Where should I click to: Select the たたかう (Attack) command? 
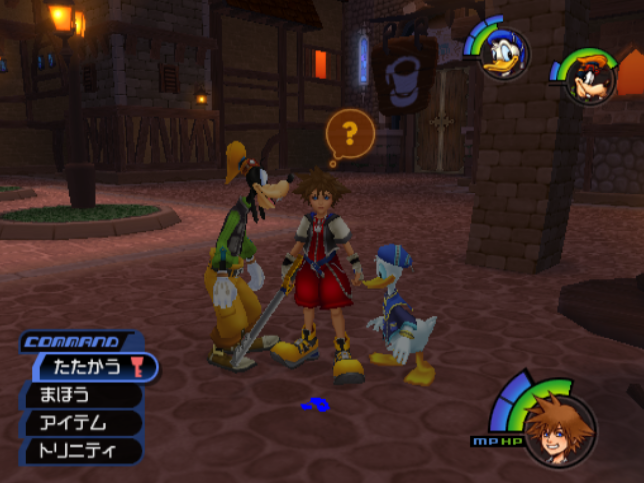tap(91, 367)
